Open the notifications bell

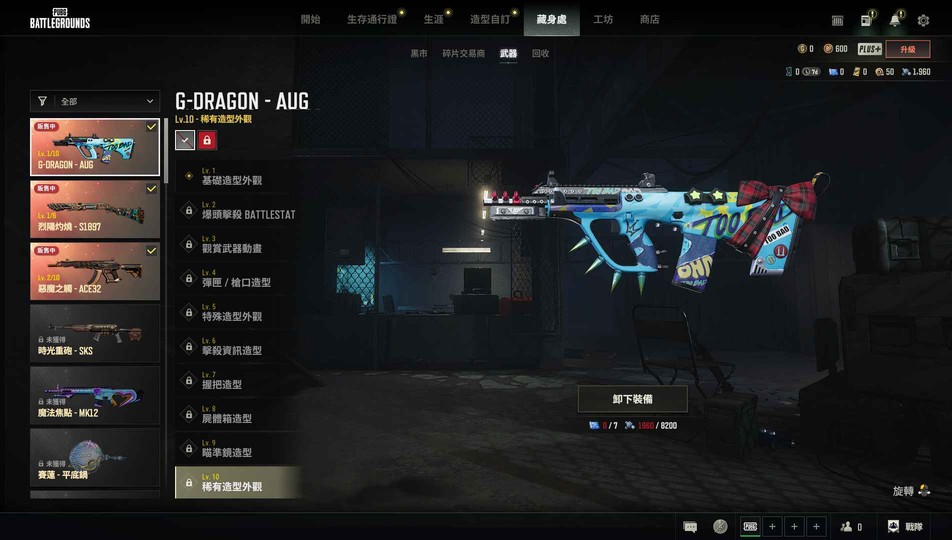tap(895, 20)
